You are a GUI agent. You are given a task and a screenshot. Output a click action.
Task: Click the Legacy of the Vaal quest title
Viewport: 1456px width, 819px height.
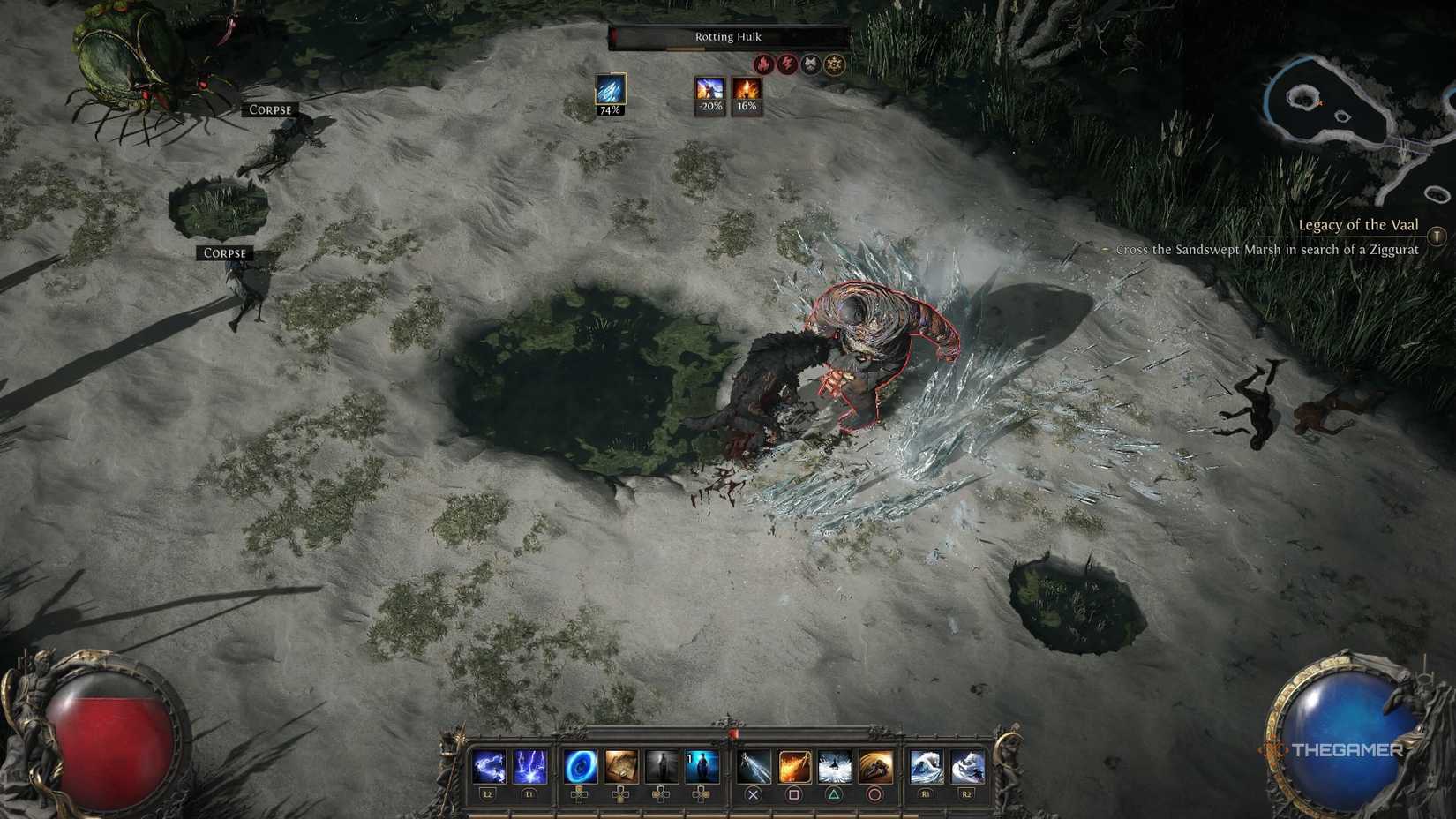pyautogui.click(x=1358, y=225)
